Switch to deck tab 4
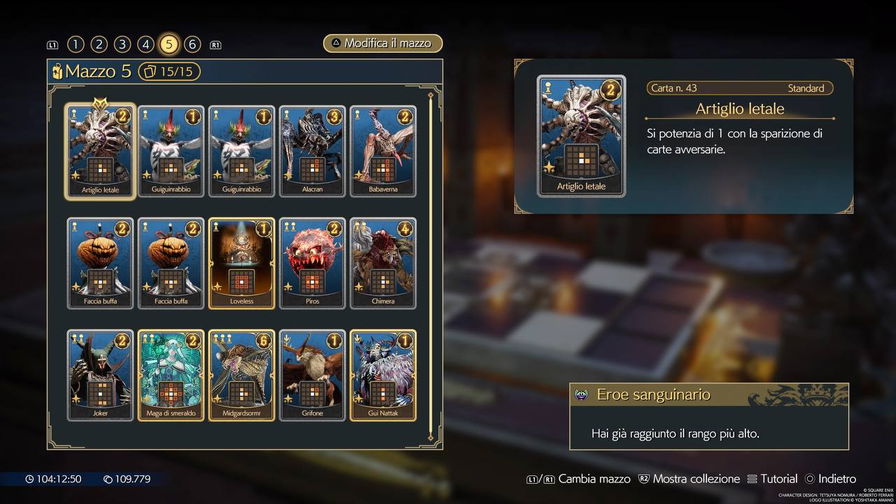The image size is (896, 504). click(x=146, y=44)
